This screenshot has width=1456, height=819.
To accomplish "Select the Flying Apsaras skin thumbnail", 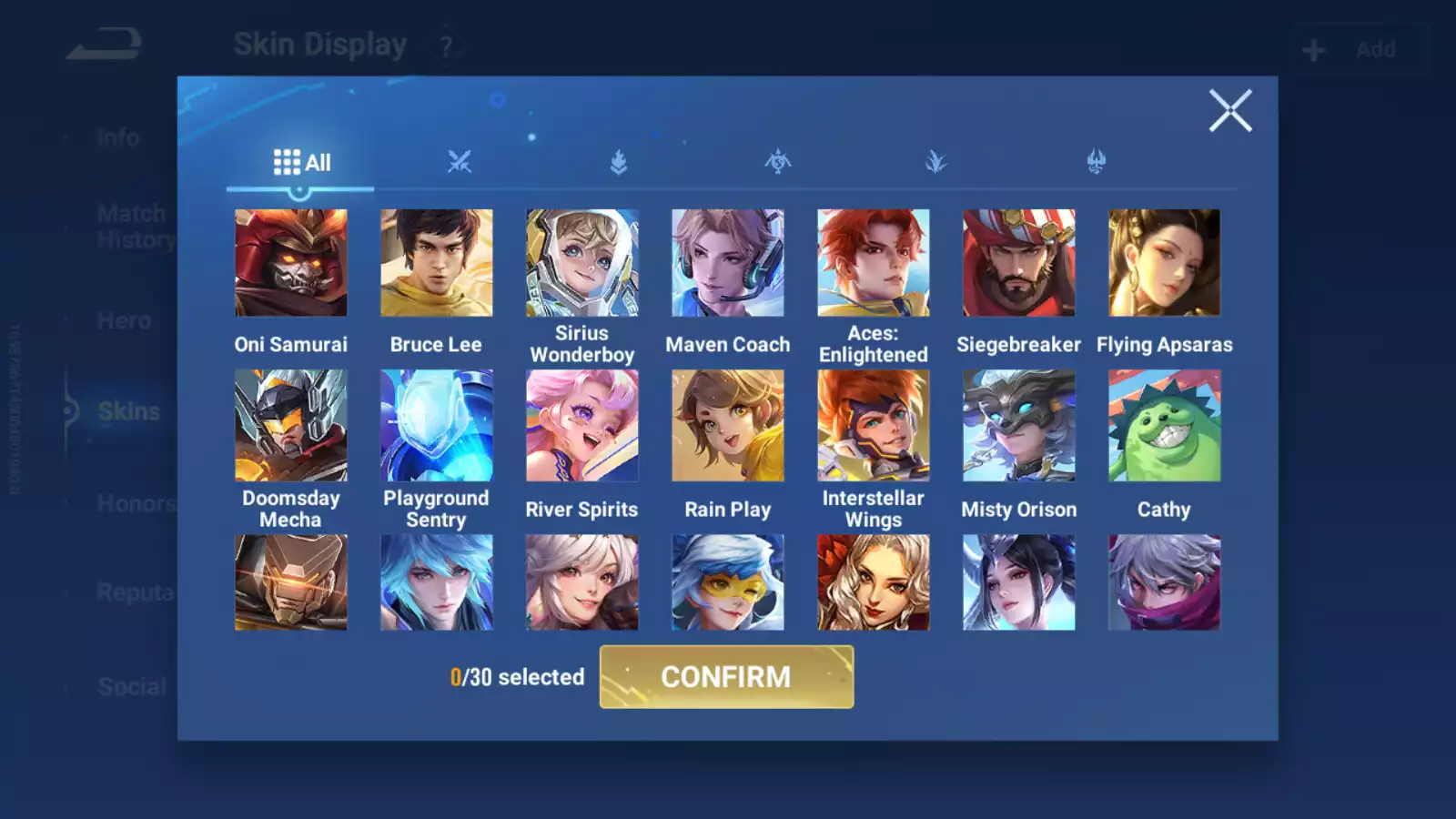I will click(1164, 262).
